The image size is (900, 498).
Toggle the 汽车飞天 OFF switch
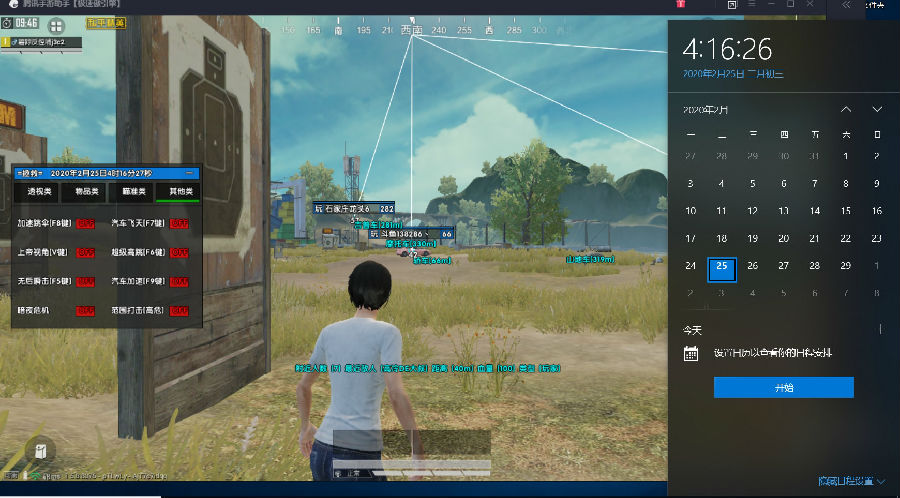tap(180, 223)
